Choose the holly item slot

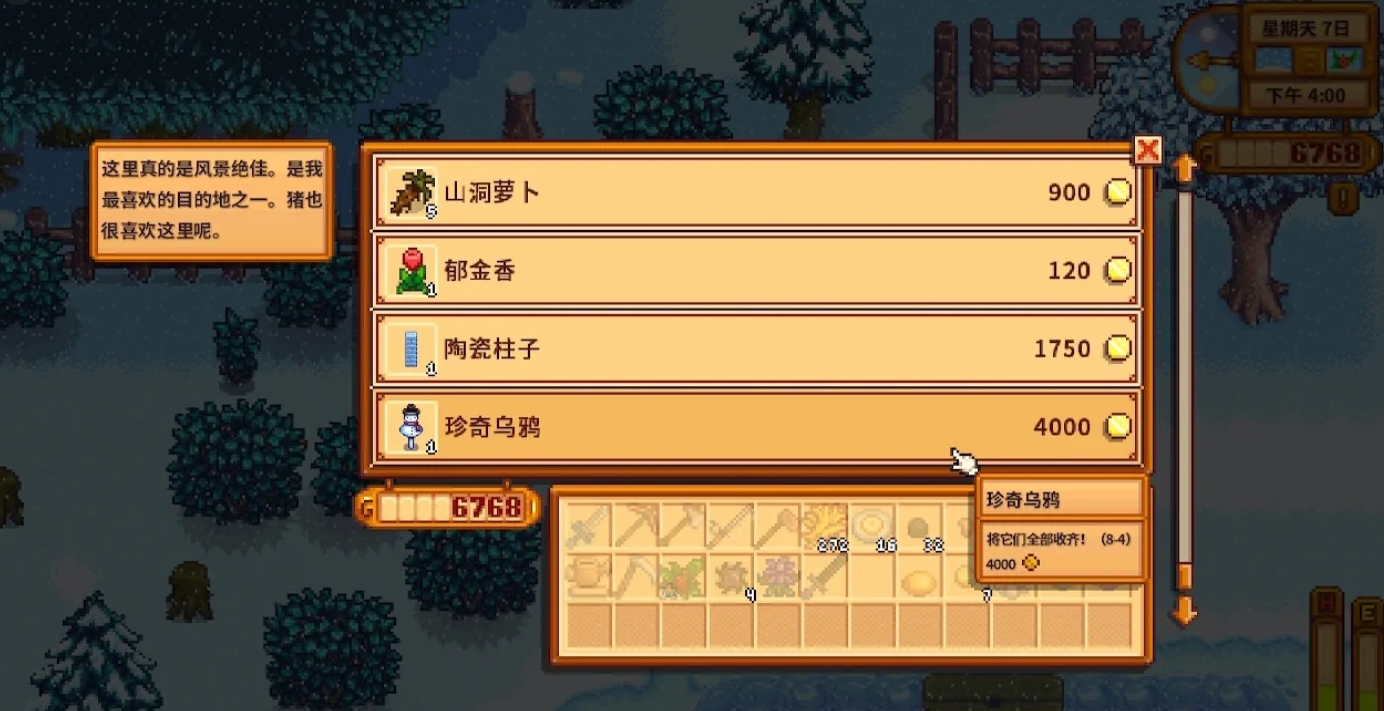pos(682,576)
